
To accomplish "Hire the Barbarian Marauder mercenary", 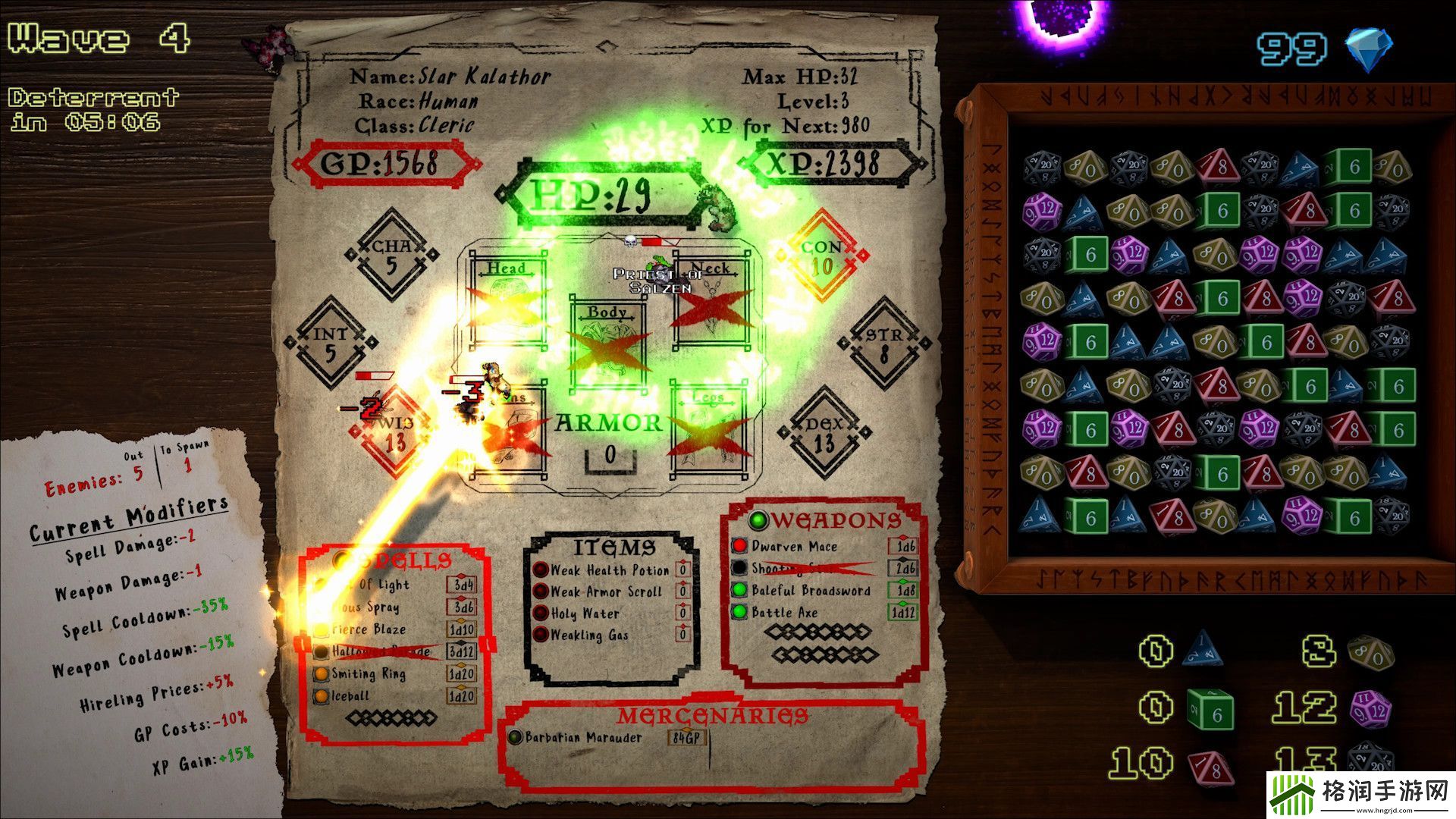I will pos(582,737).
